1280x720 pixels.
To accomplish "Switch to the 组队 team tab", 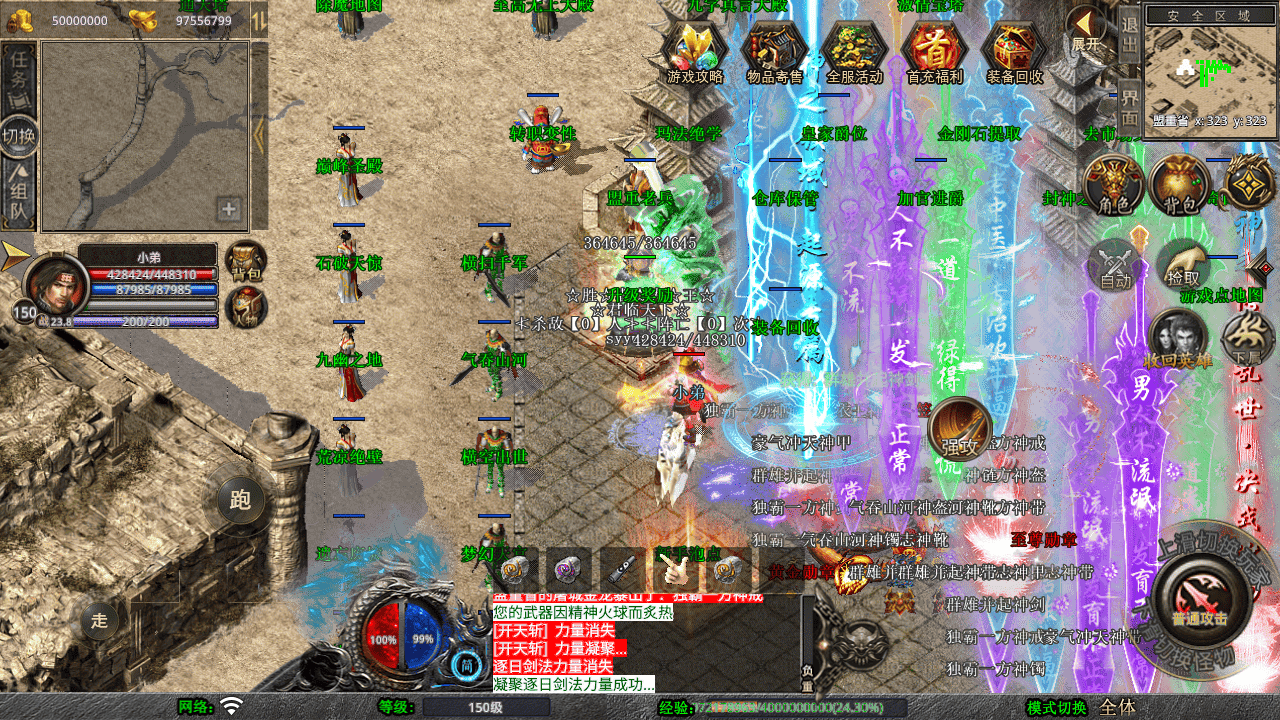I will pyautogui.click(x=19, y=196).
